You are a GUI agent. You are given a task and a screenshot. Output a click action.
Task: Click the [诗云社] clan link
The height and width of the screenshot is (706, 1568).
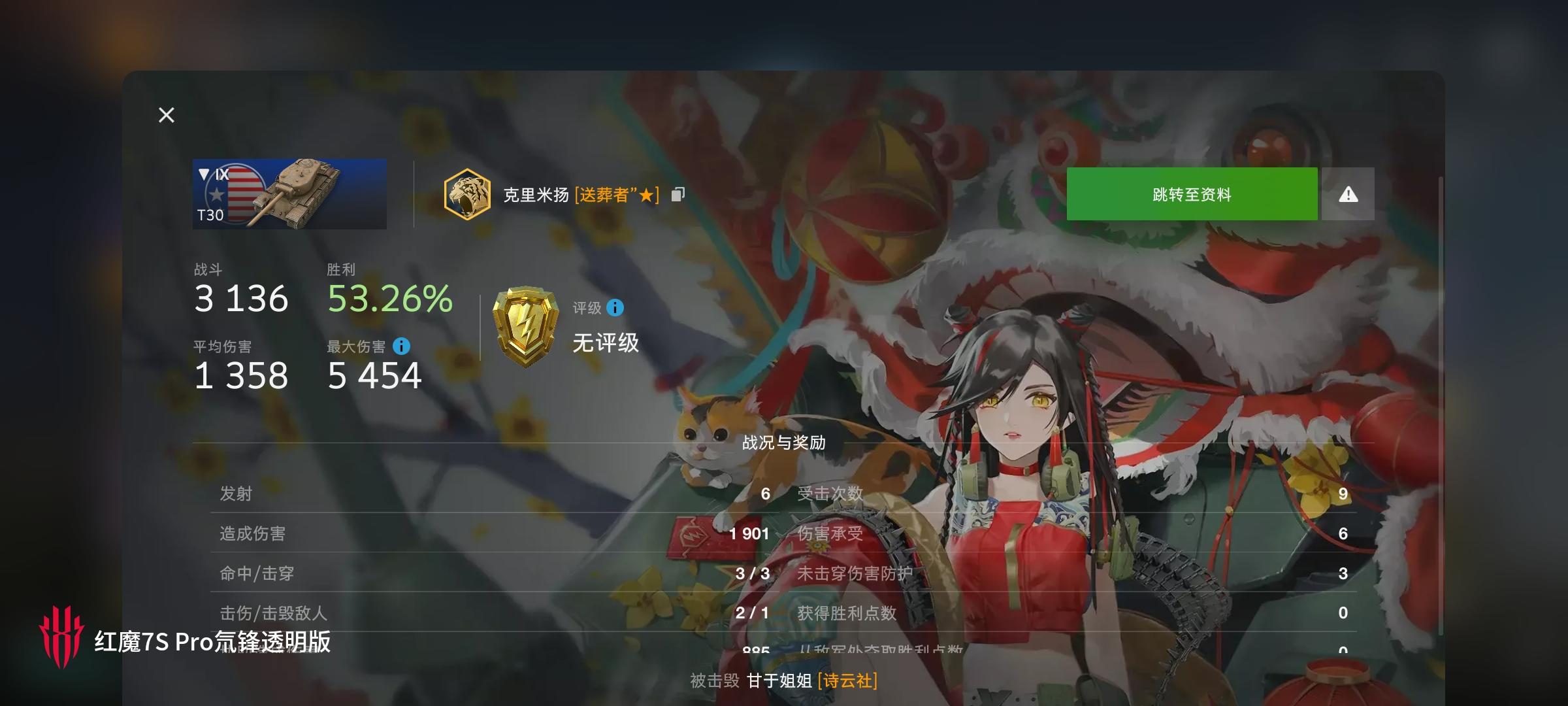click(847, 681)
